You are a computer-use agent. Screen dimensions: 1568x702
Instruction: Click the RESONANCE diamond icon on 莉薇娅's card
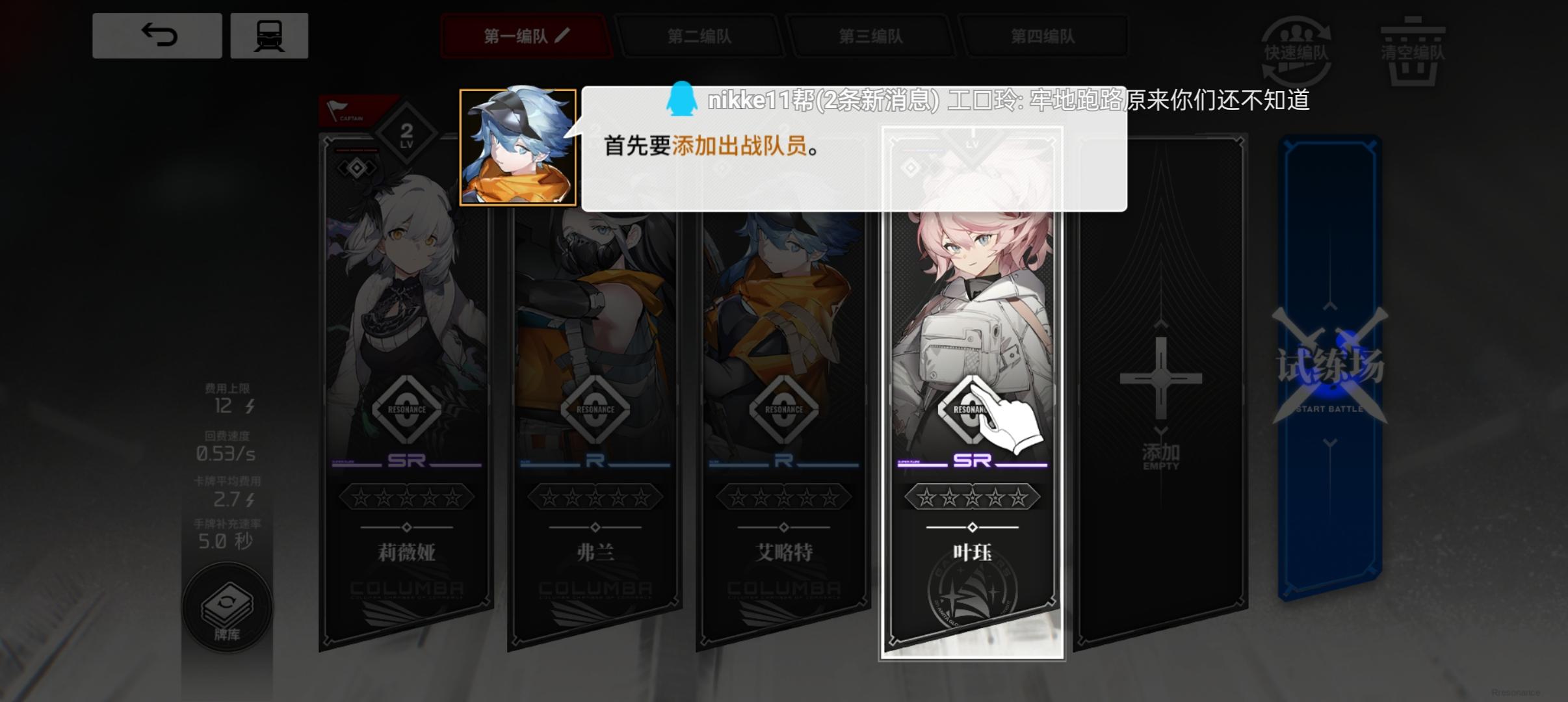tap(406, 408)
